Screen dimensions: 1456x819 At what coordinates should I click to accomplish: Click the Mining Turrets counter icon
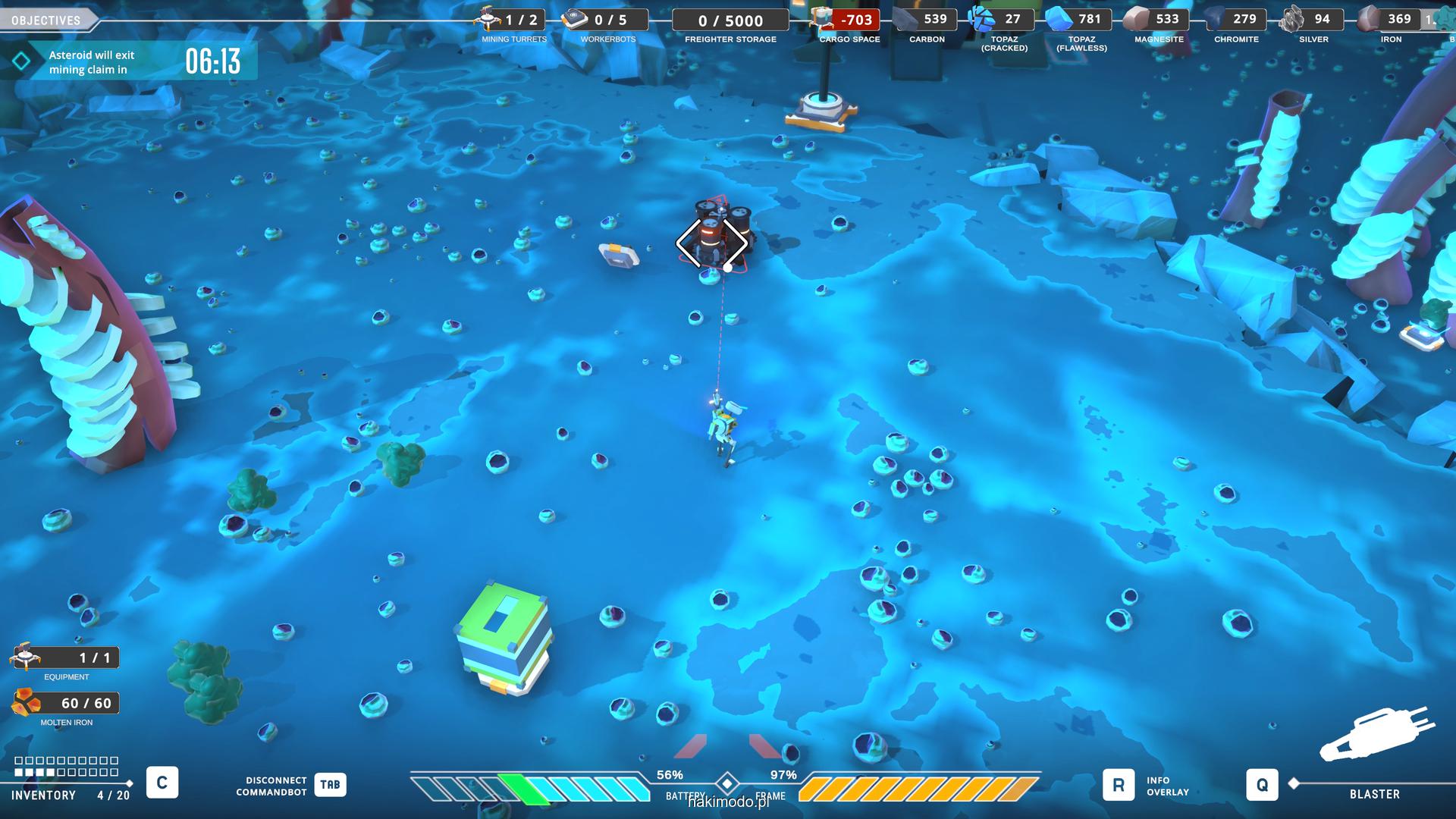coord(487,18)
